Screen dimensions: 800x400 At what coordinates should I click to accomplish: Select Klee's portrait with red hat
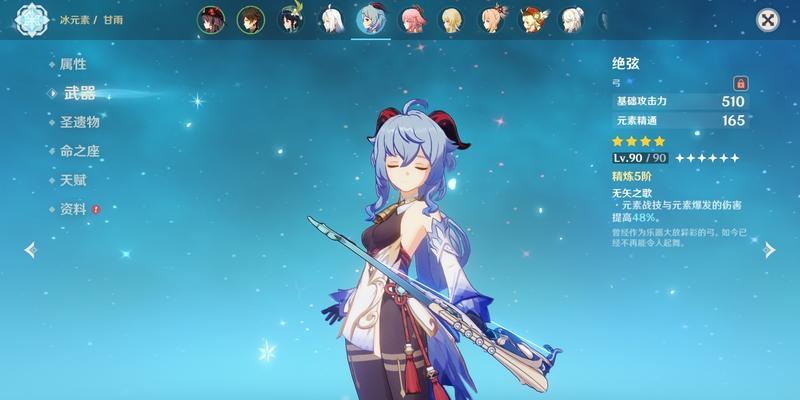pyautogui.click(x=530, y=20)
